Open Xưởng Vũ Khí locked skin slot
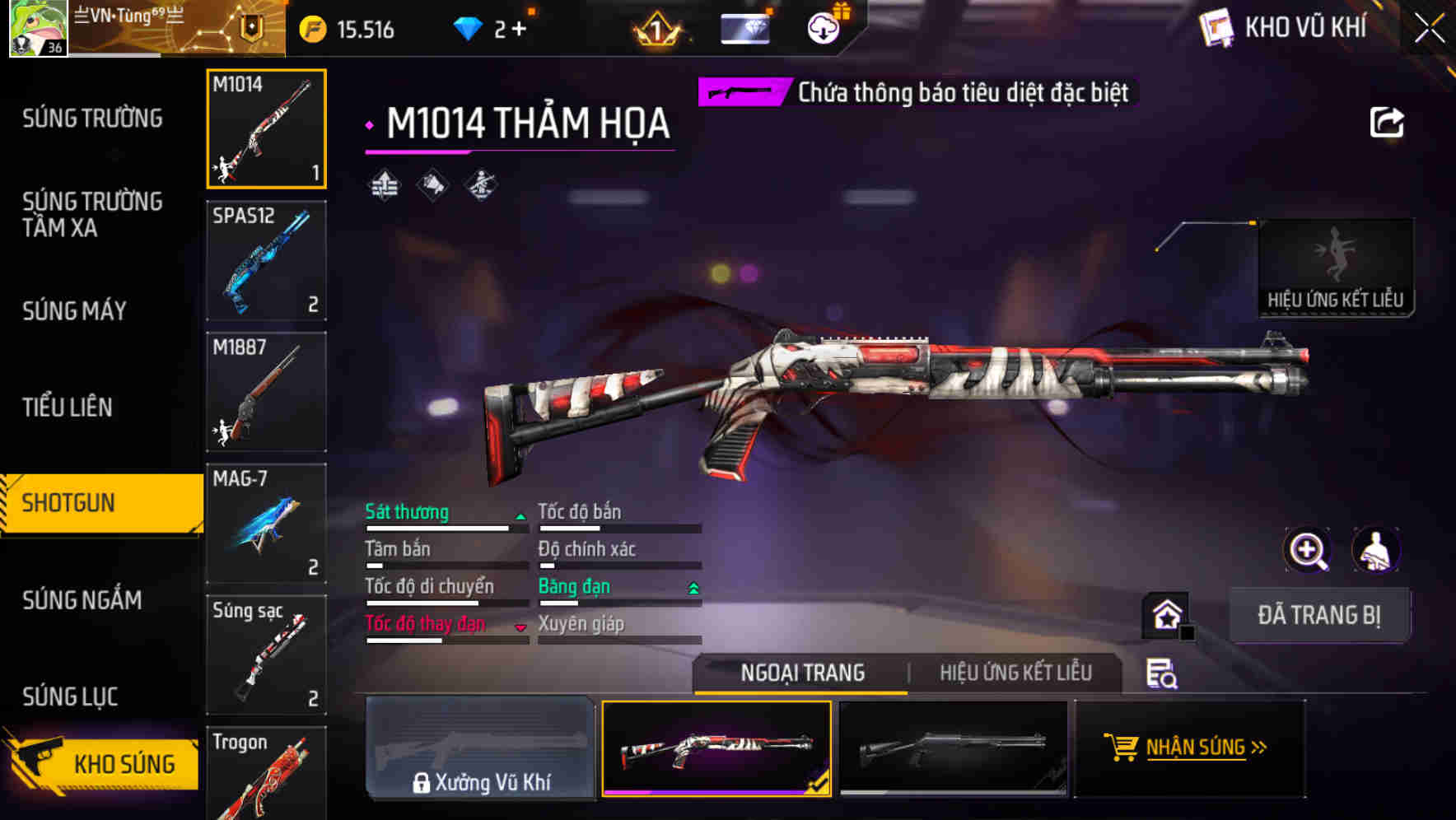This screenshot has height=820, width=1456. [x=480, y=748]
